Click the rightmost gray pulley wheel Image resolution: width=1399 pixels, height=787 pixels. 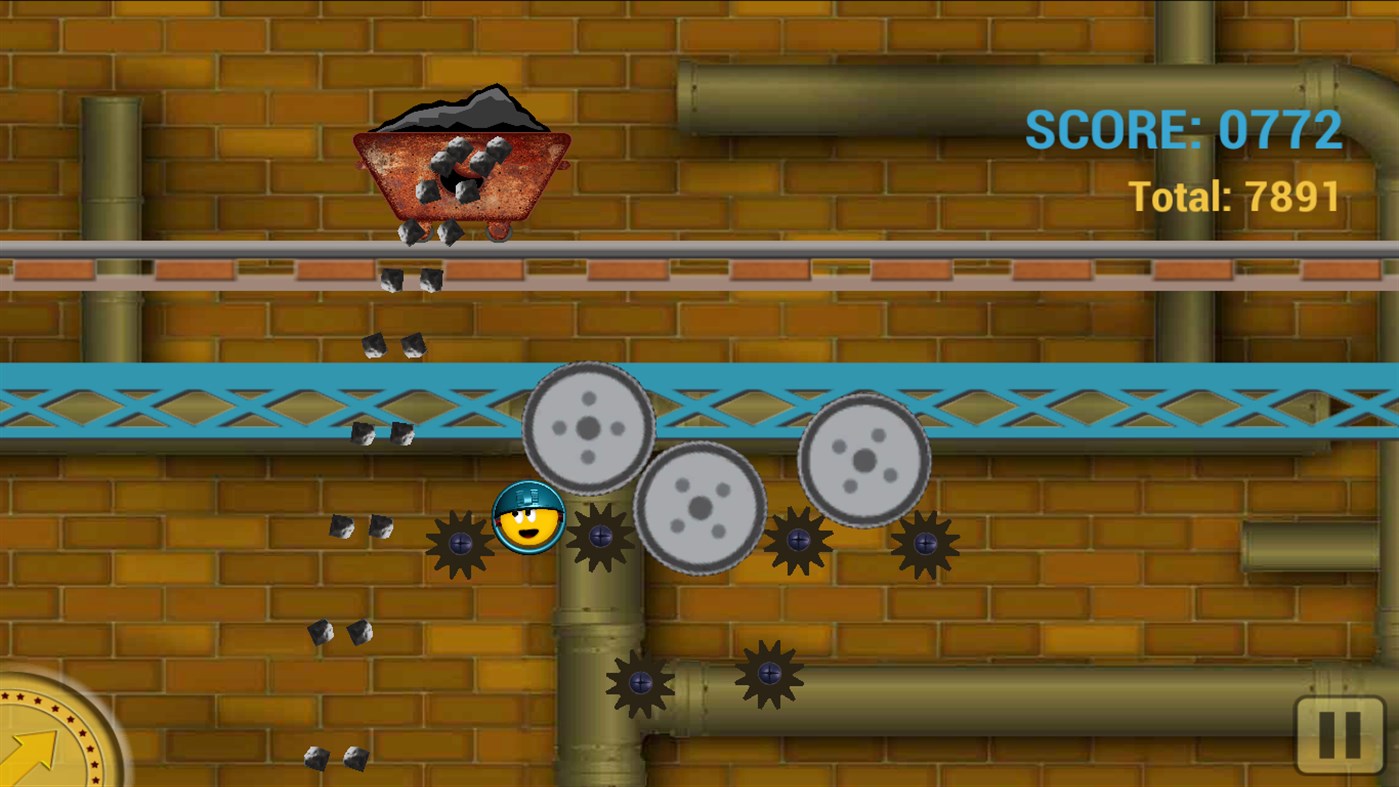pos(862,462)
